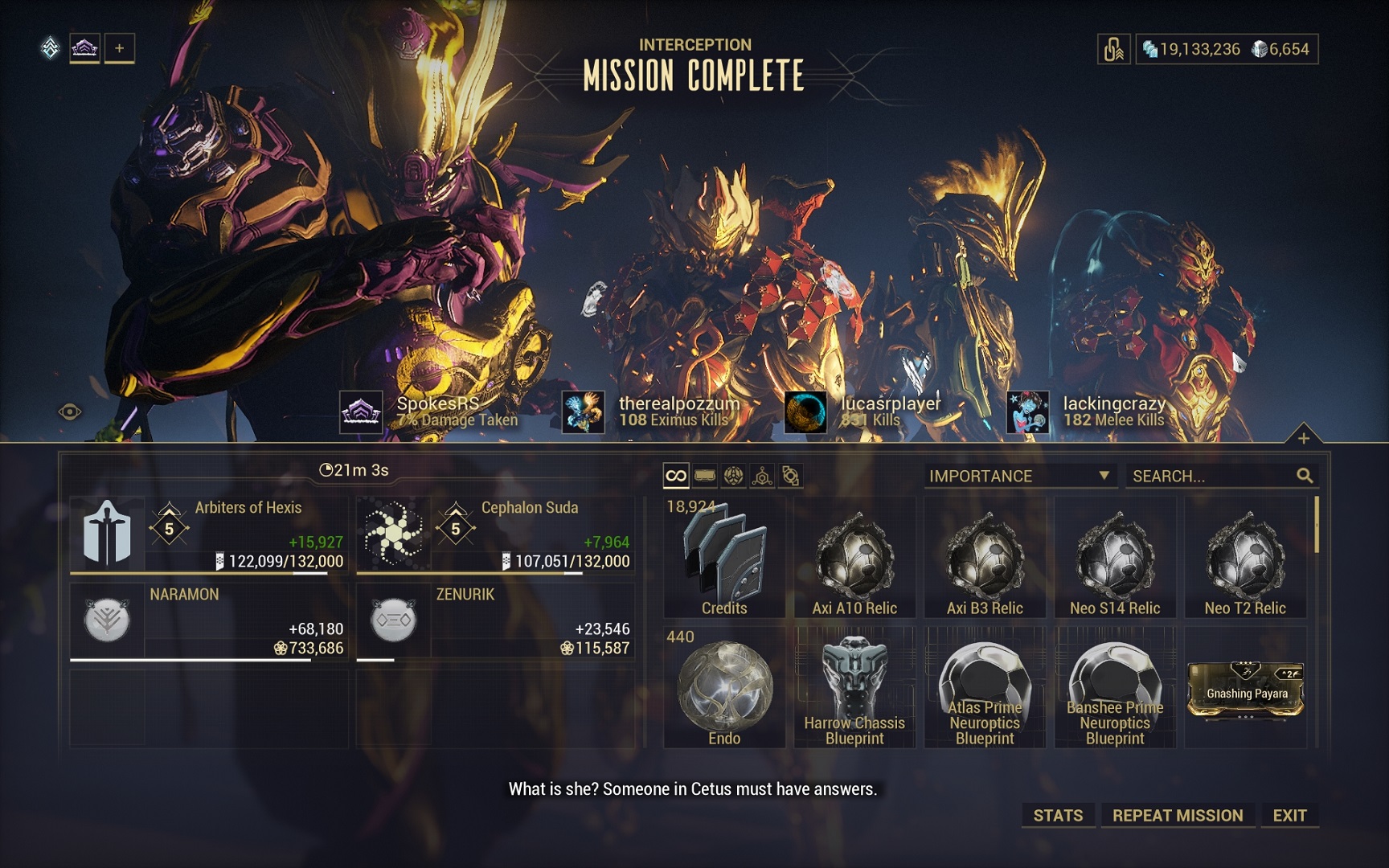Click the plus button beside the clan emblem

(119, 48)
